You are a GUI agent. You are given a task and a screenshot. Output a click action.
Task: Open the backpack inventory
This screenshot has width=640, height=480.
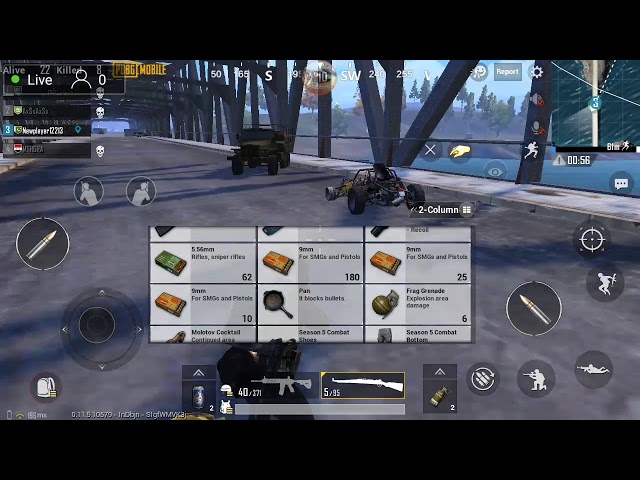point(44,386)
